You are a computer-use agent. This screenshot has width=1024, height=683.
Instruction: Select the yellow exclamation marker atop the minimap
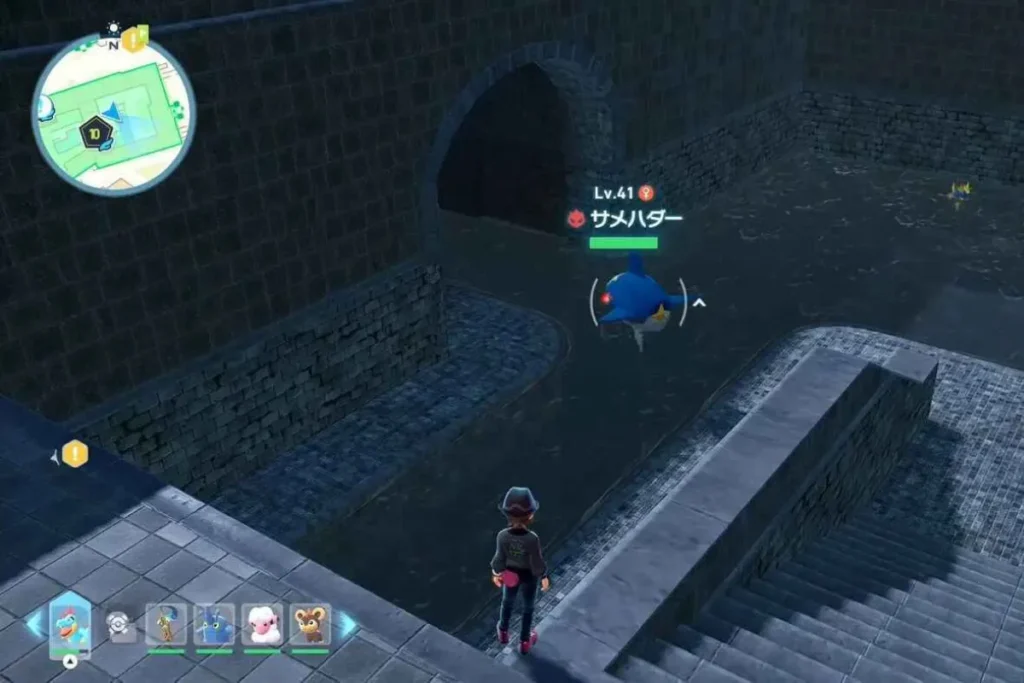pyautogui.click(x=134, y=41)
